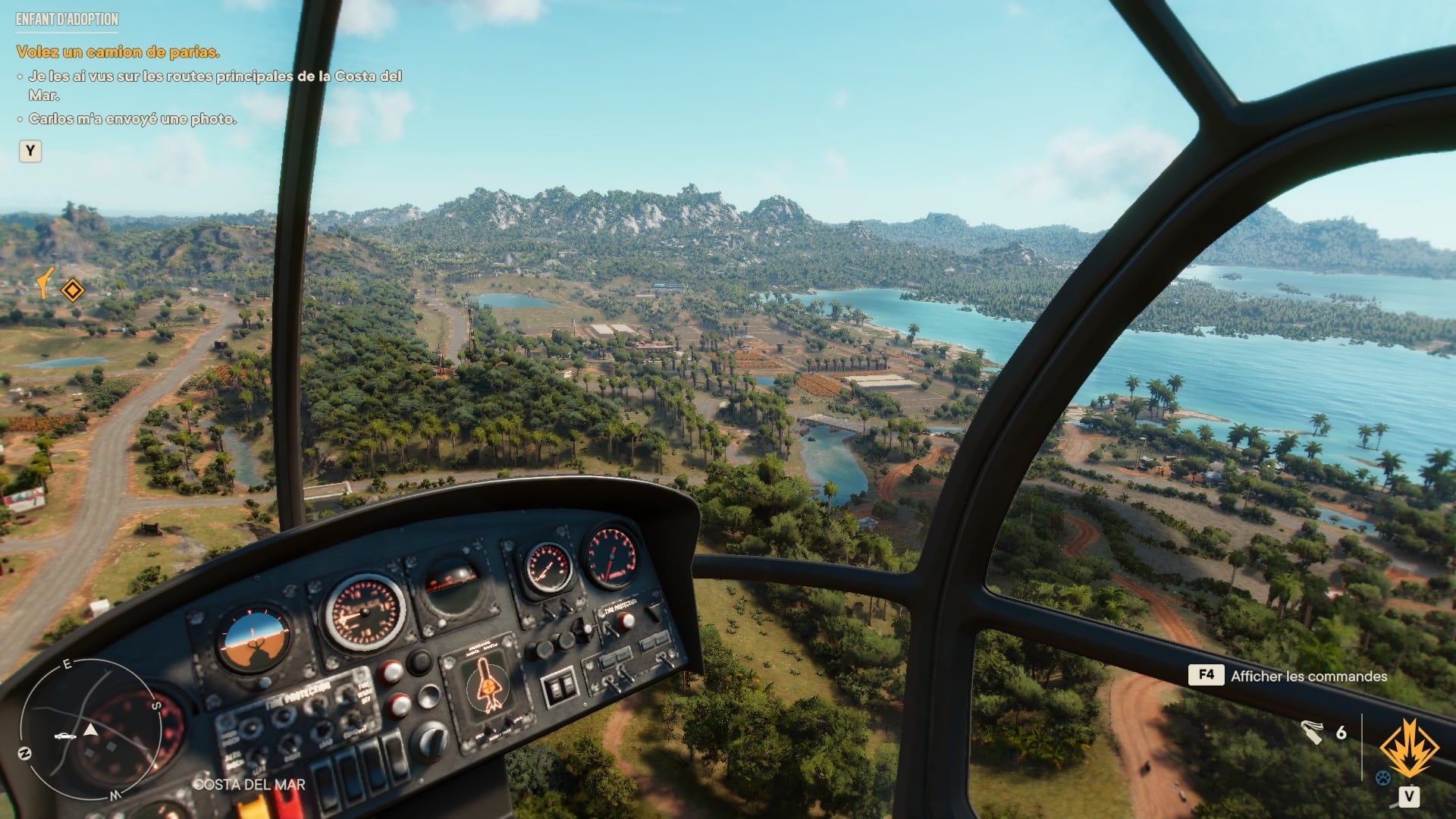The height and width of the screenshot is (819, 1456).
Task: Open the circular minimap
Action: click(89, 730)
